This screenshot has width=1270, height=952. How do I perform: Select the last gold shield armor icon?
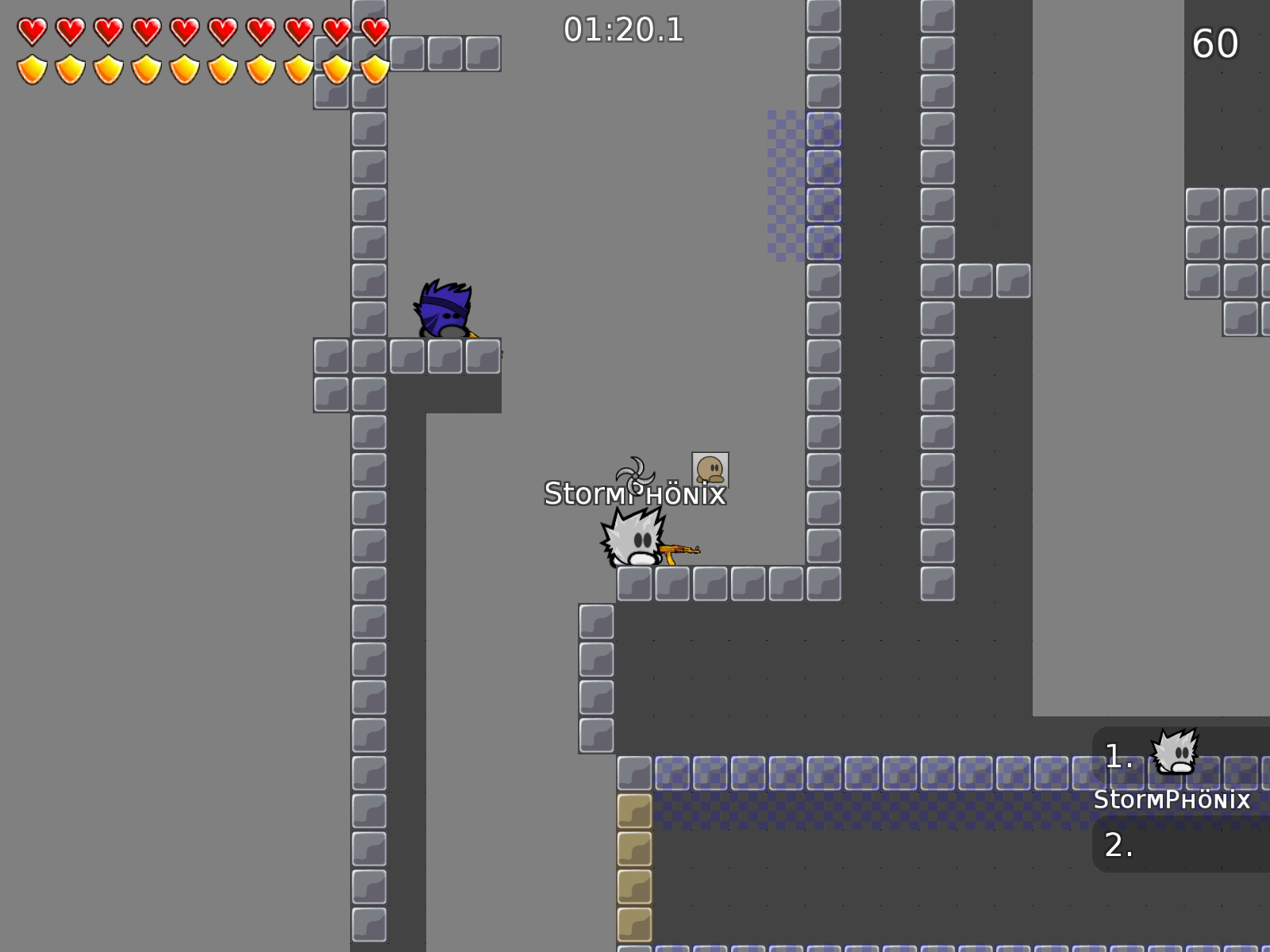tap(373, 70)
